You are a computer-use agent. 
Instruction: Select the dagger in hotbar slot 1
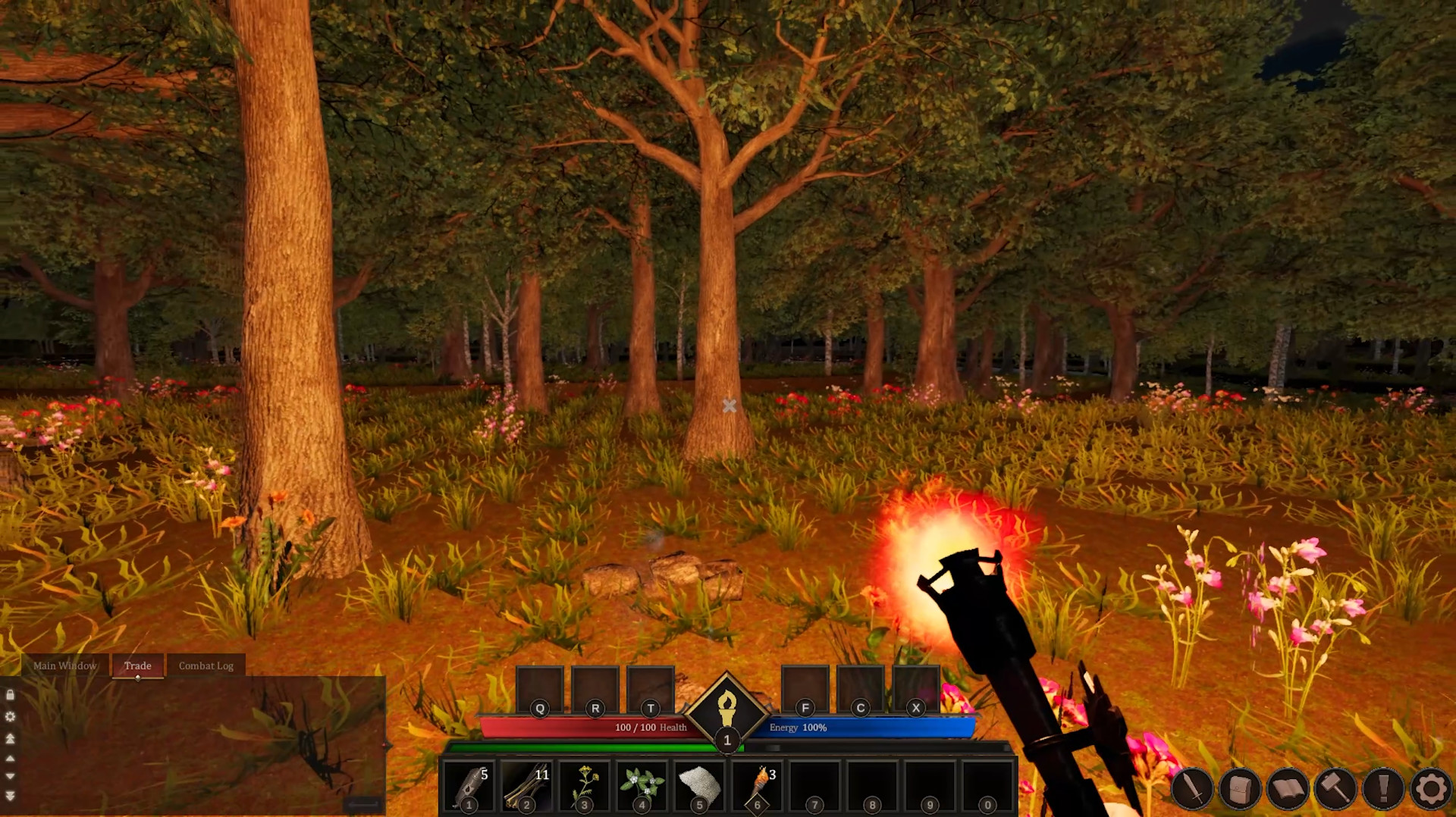[470, 784]
